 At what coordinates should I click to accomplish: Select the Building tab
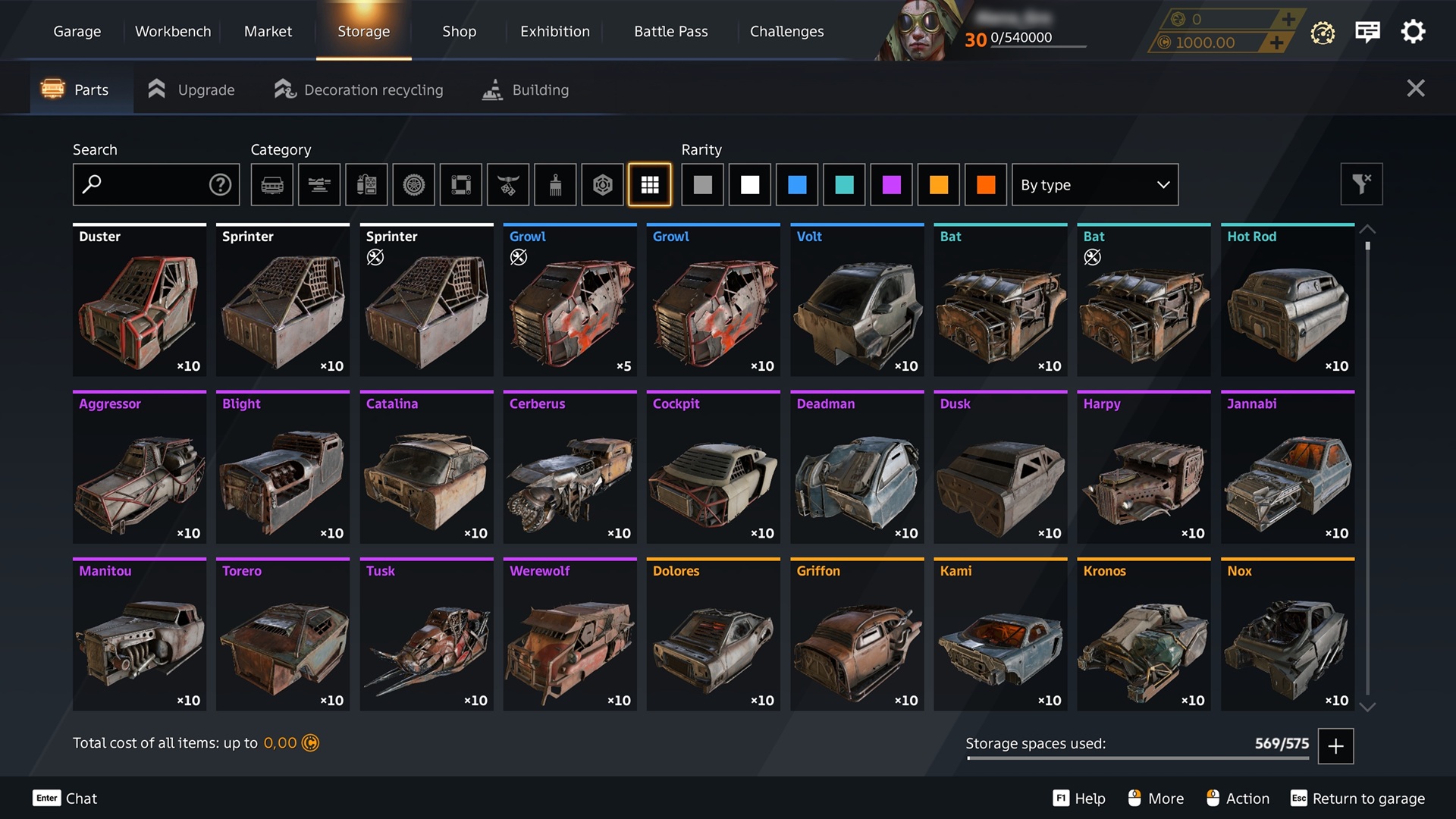526,89
